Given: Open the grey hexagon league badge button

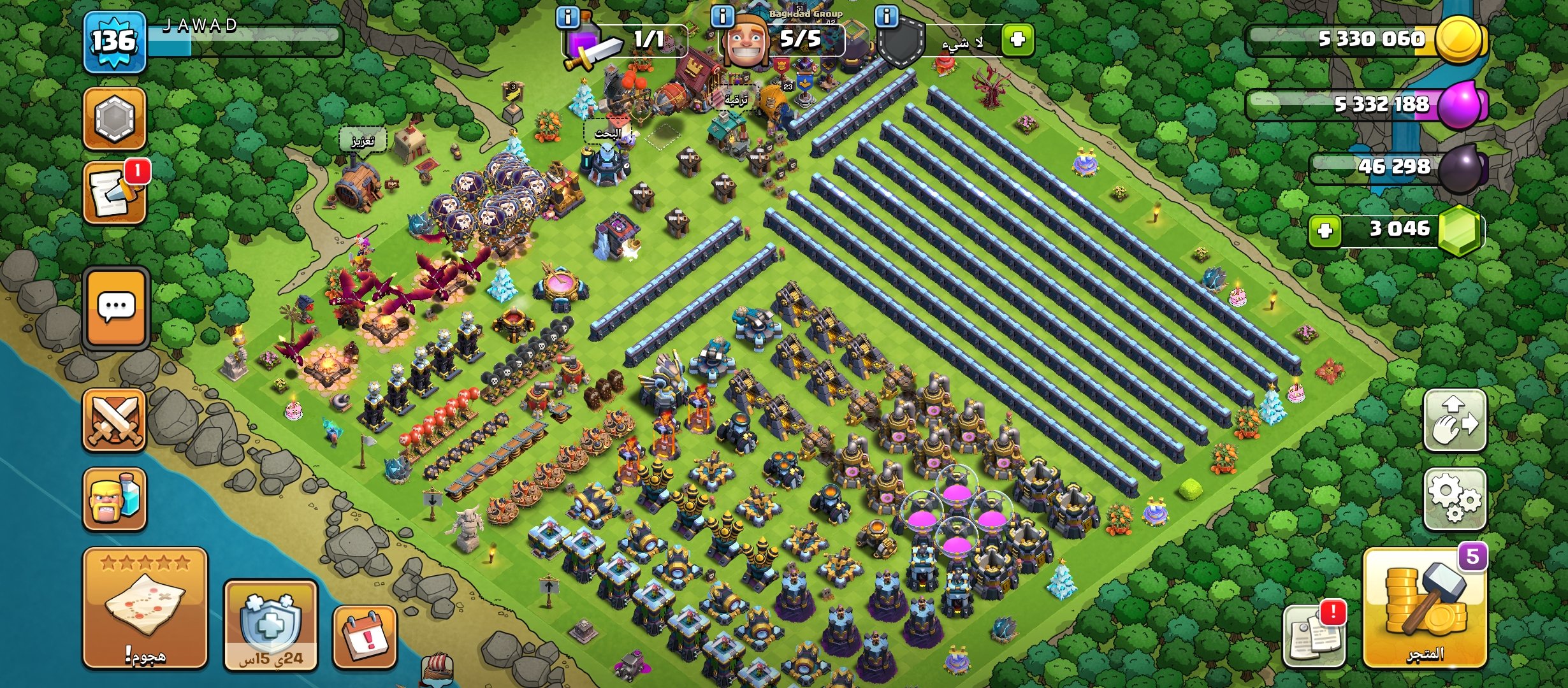Looking at the screenshot, I should [x=115, y=118].
